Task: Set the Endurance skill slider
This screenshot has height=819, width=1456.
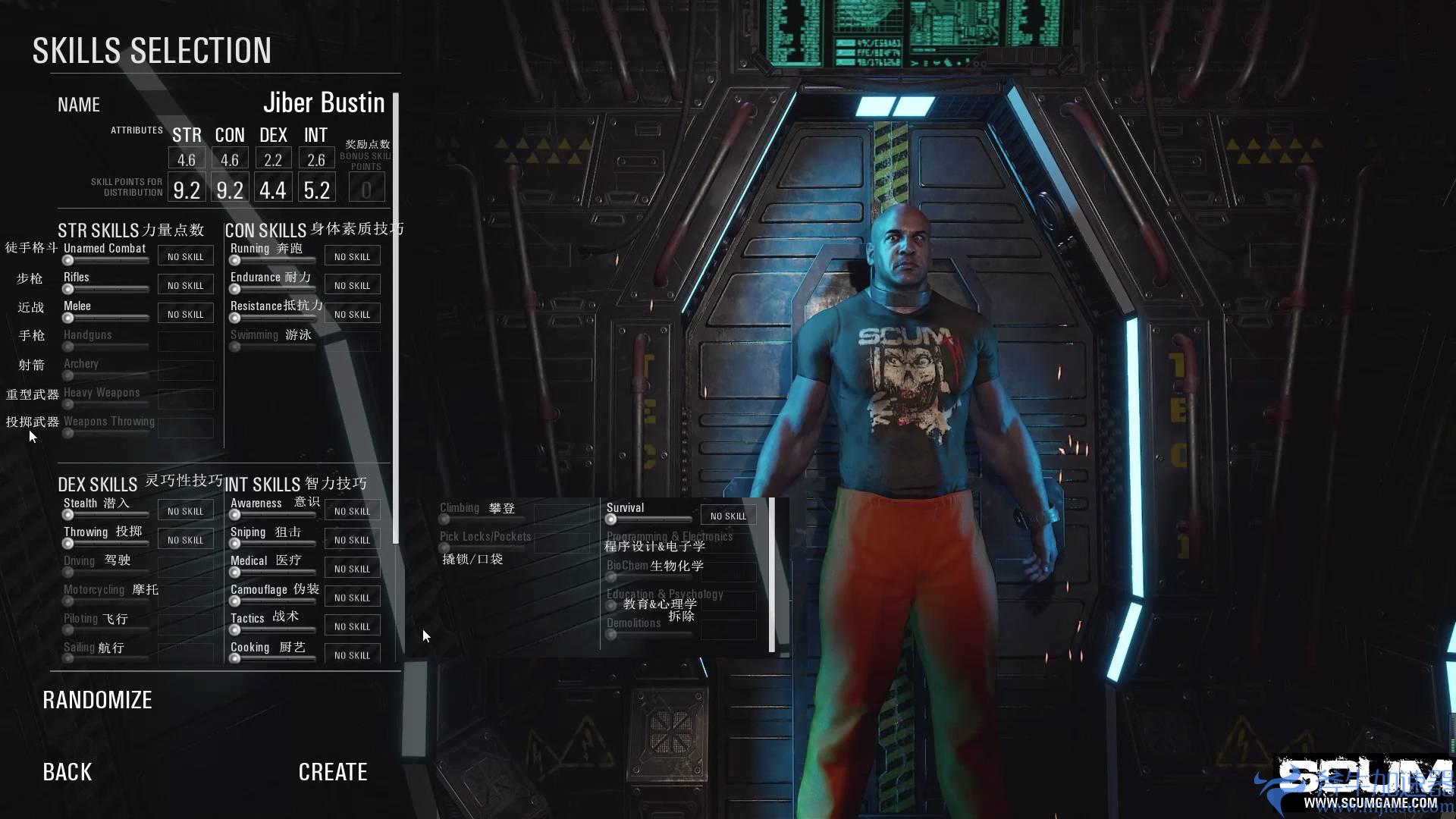Action: click(235, 289)
